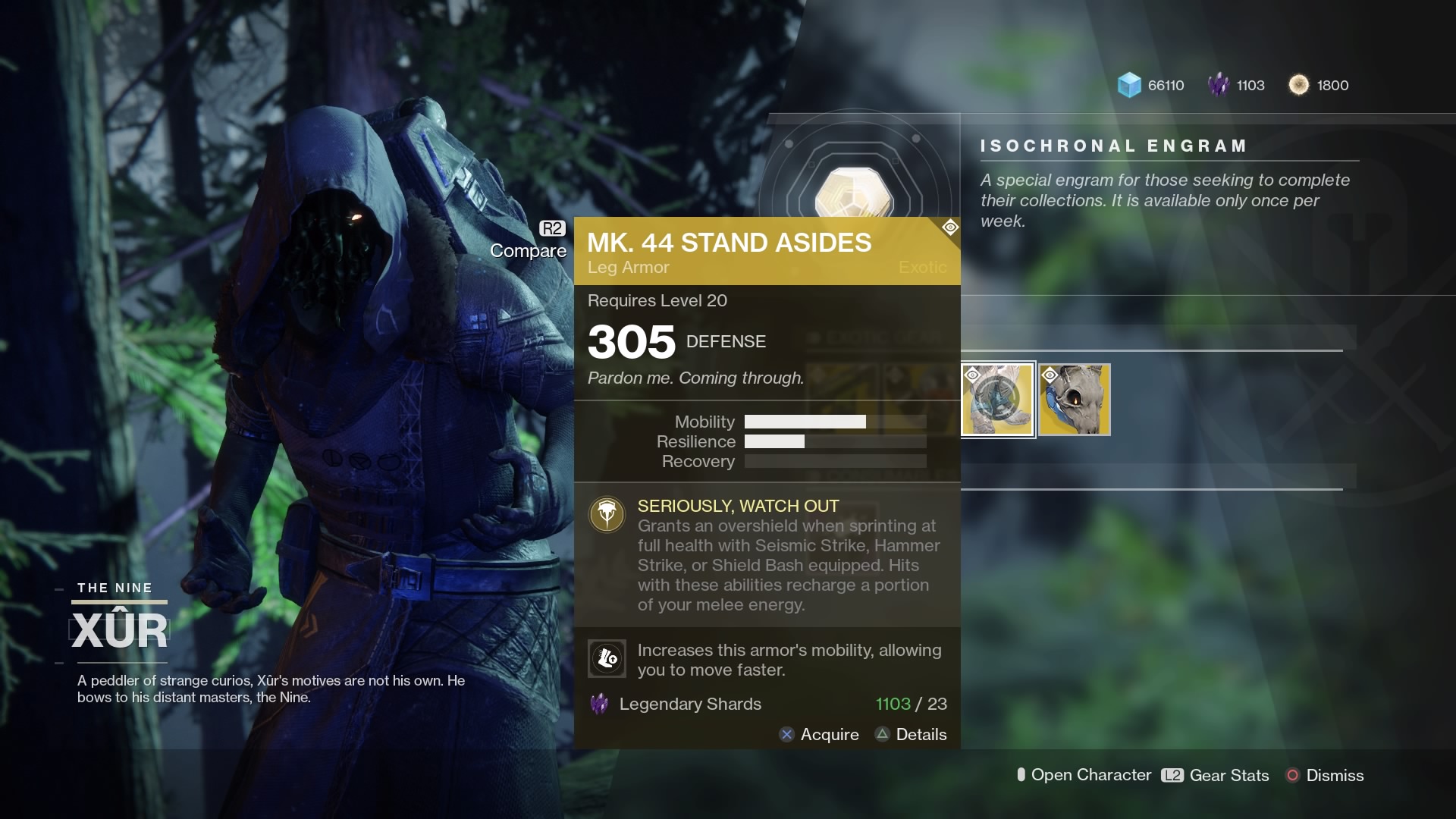
Task: Click the Glimmer currency icon
Action: (1129, 86)
